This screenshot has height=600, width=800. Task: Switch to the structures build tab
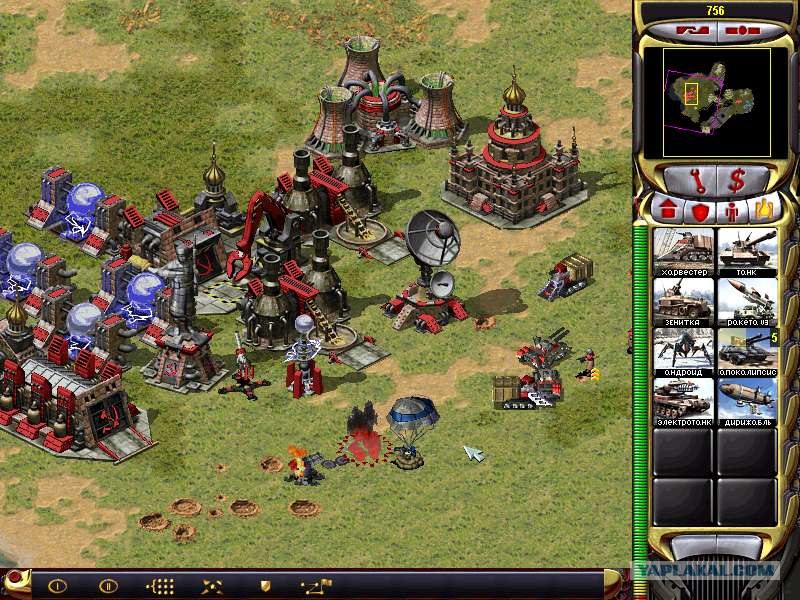point(666,211)
